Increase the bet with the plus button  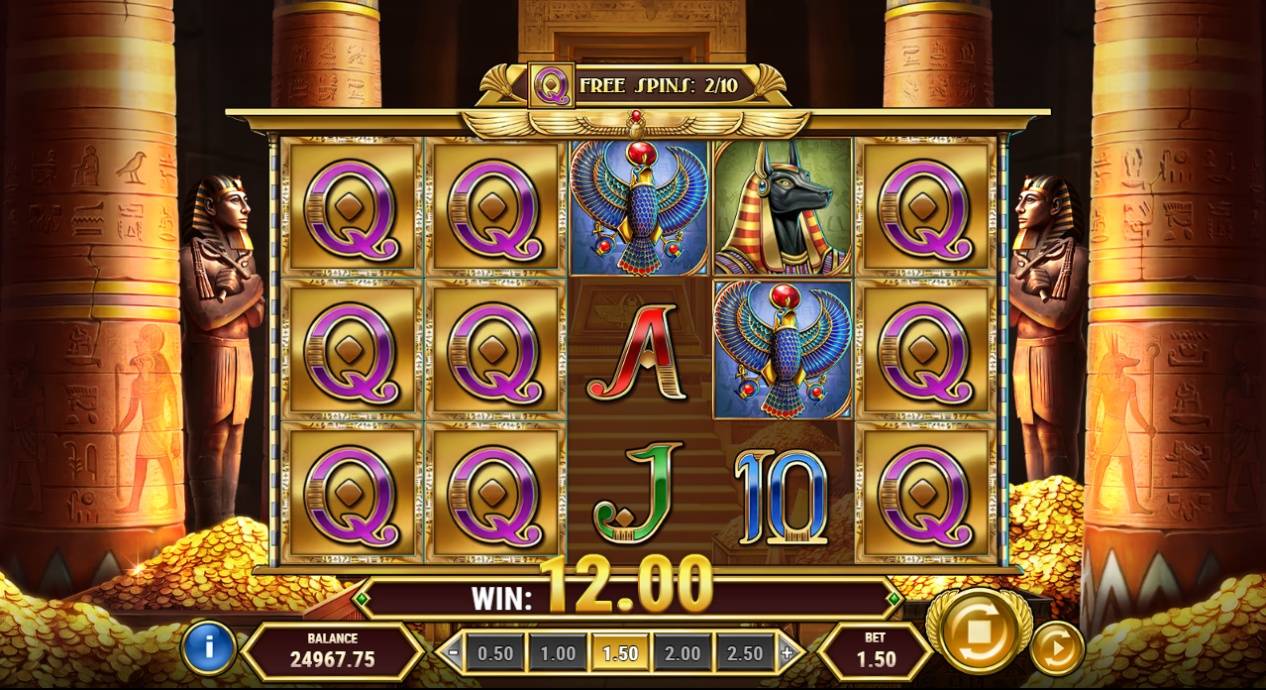coord(787,654)
